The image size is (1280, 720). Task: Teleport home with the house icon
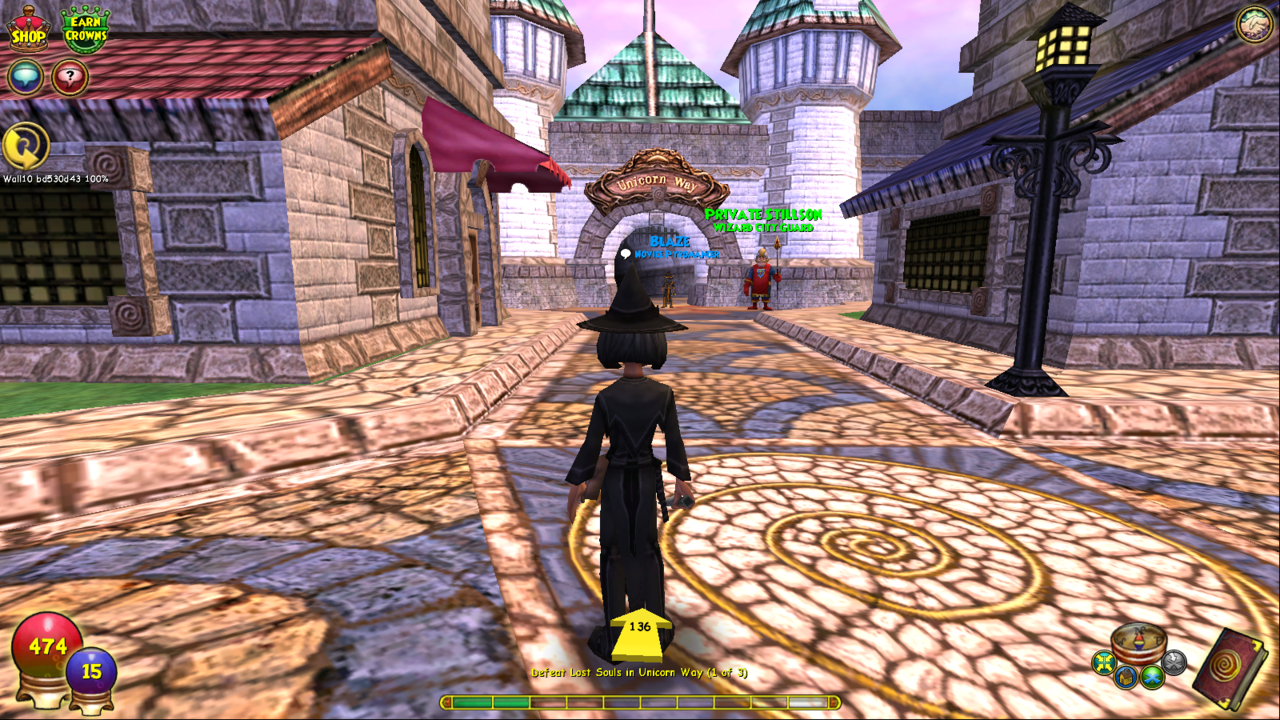(x=1126, y=678)
